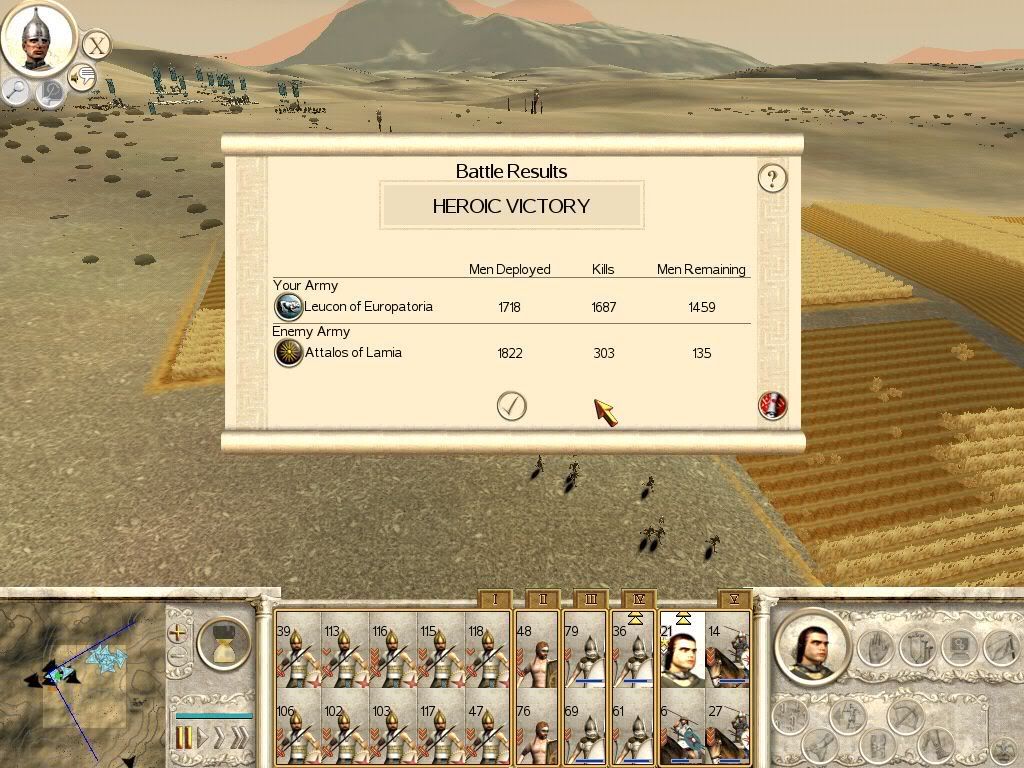Click the red icon in the scroll corner
The height and width of the screenshot is (768, 1024).
773,405
